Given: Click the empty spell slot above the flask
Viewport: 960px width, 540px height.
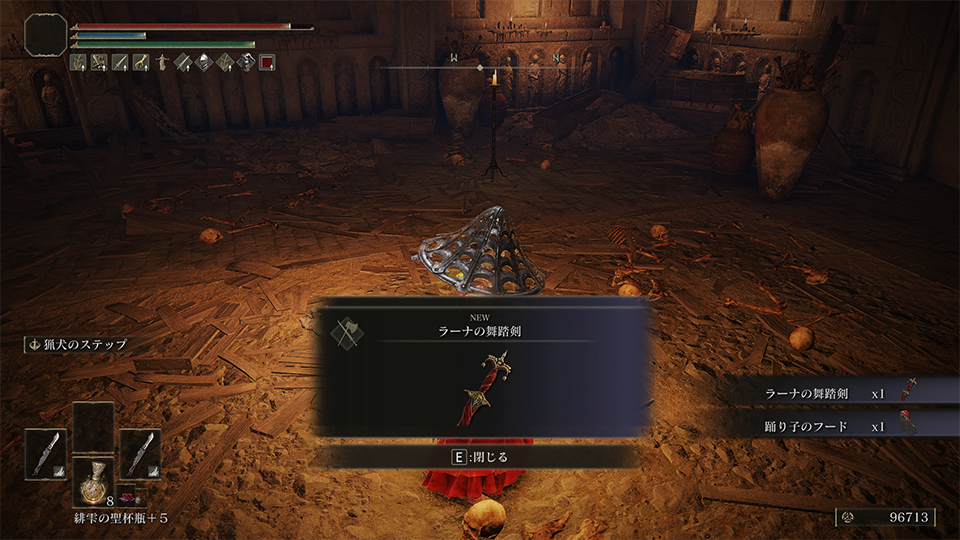Looking at the screenshot, I should [92, 426].
